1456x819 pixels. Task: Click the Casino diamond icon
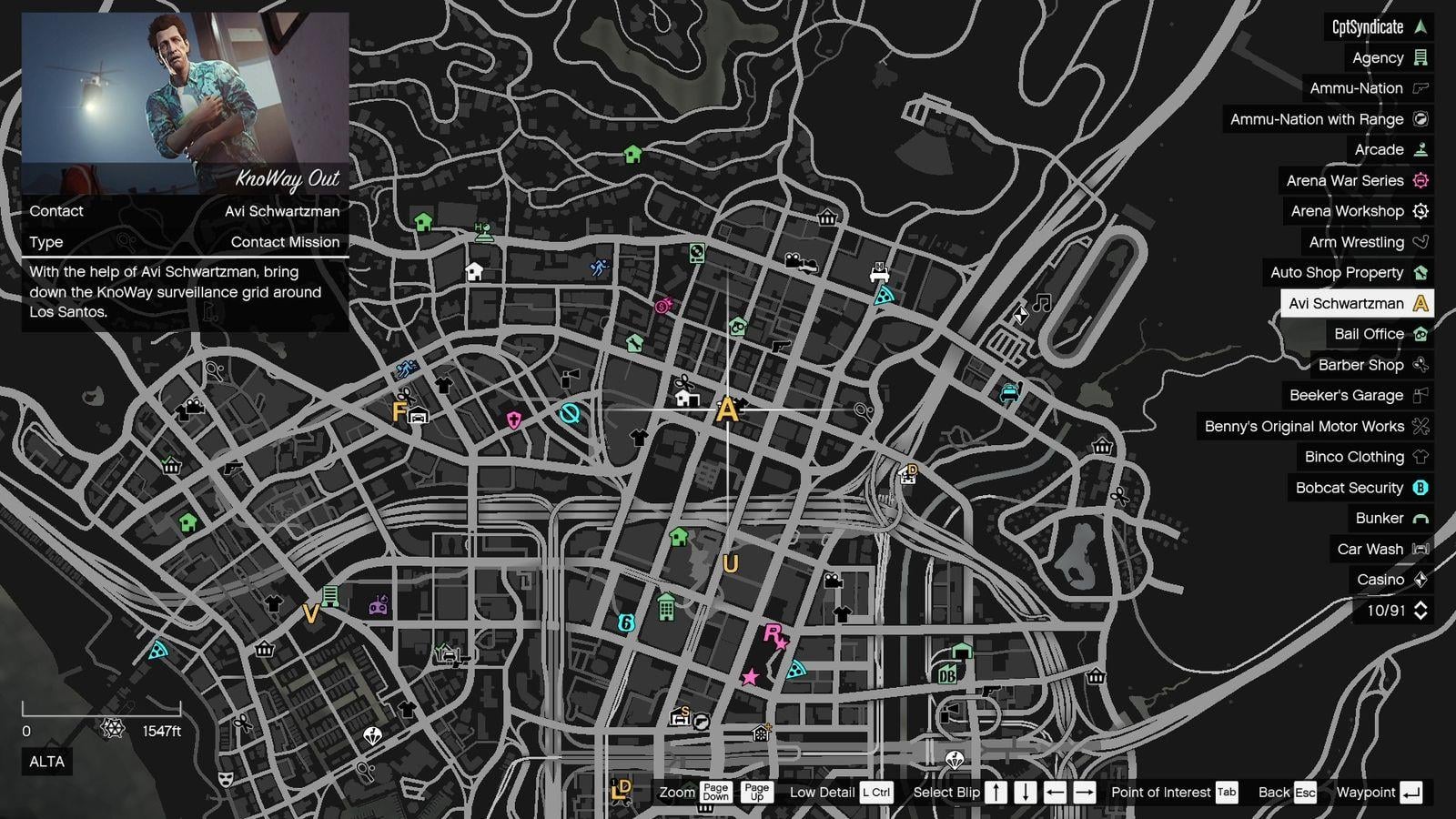tap(1419, 579)
